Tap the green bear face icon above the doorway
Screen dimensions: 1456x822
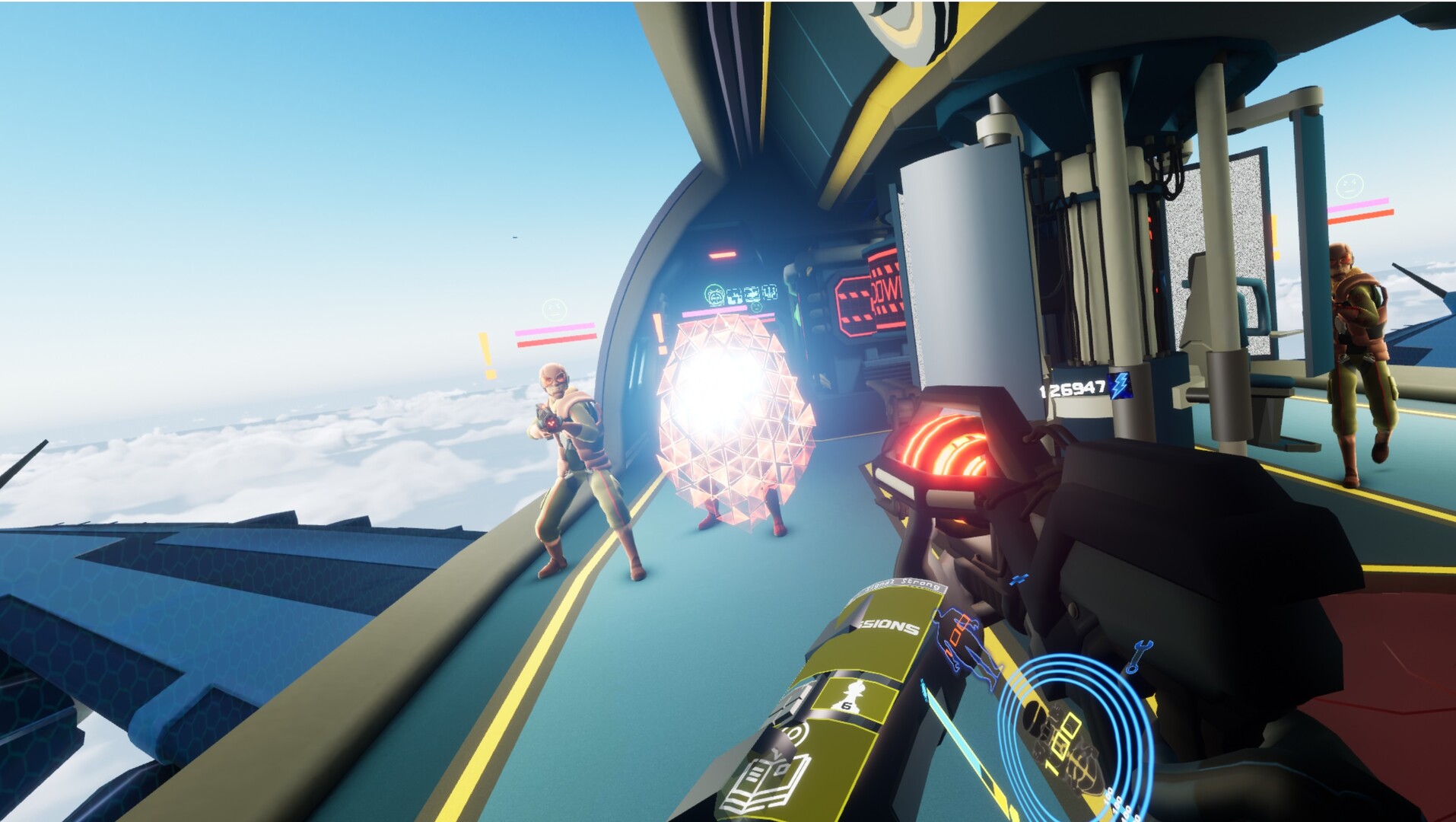click(x=714, y=294)
